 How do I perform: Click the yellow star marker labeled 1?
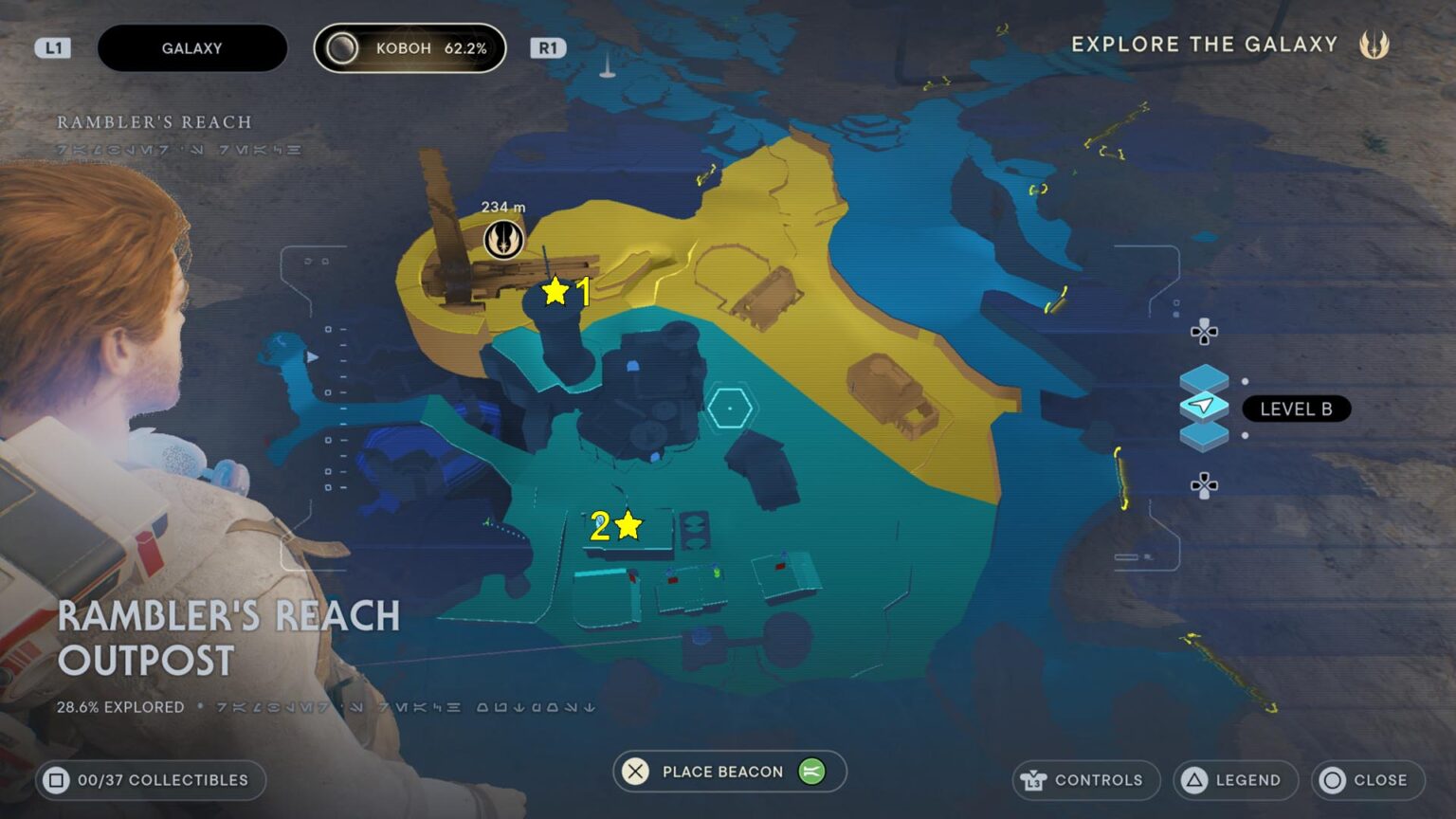tap(555, 291)
